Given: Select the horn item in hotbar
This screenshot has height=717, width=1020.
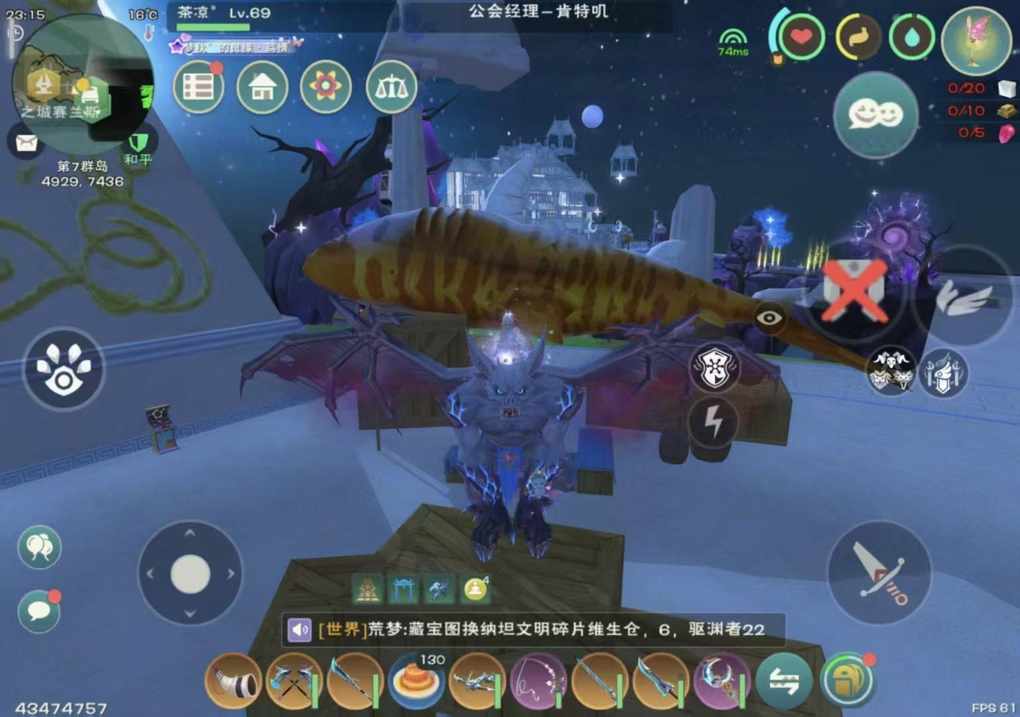Looking at the screenshot, I should click(x=233, y=682).
